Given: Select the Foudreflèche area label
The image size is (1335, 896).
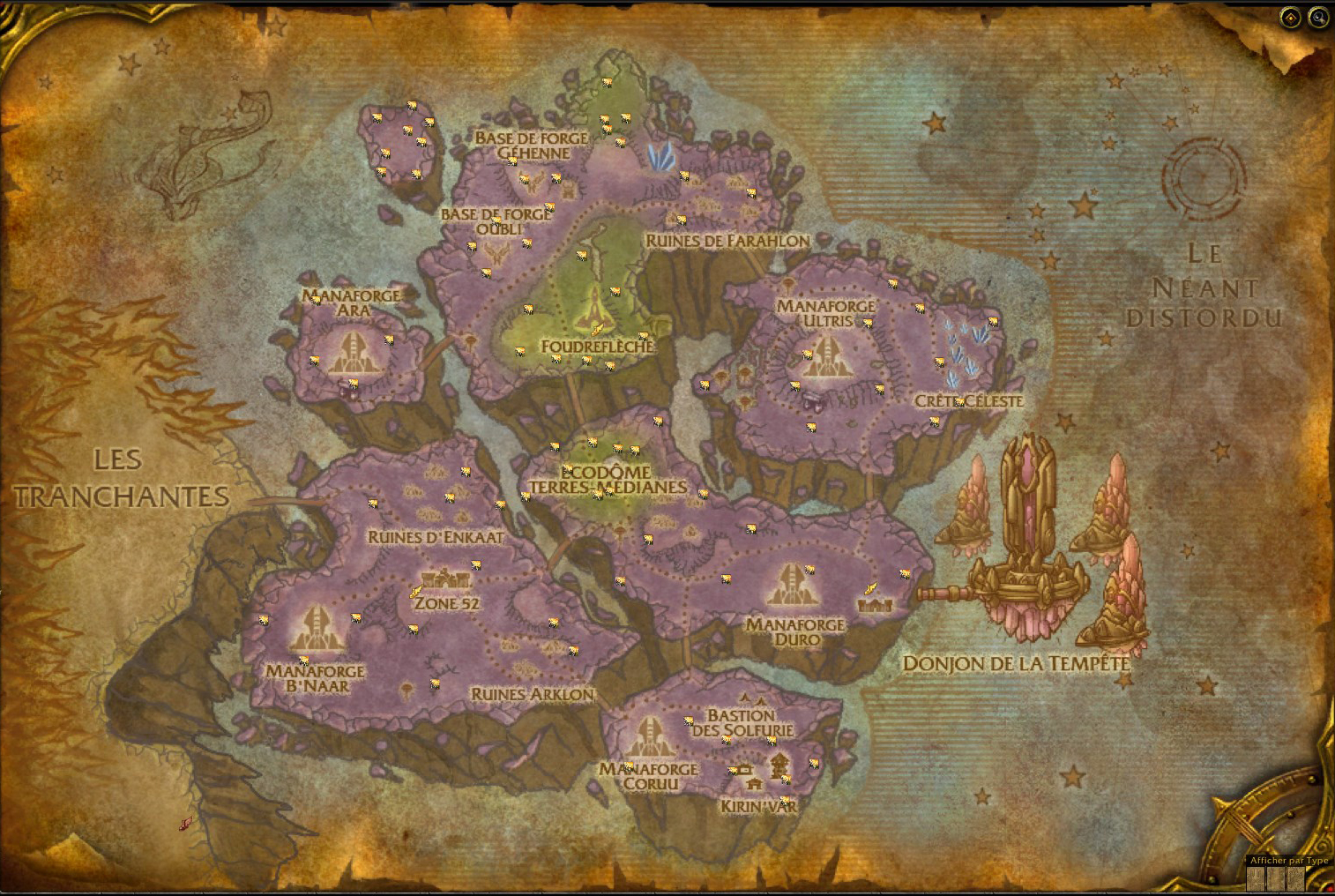Looking at the screenshot, I should click(598, 347).
